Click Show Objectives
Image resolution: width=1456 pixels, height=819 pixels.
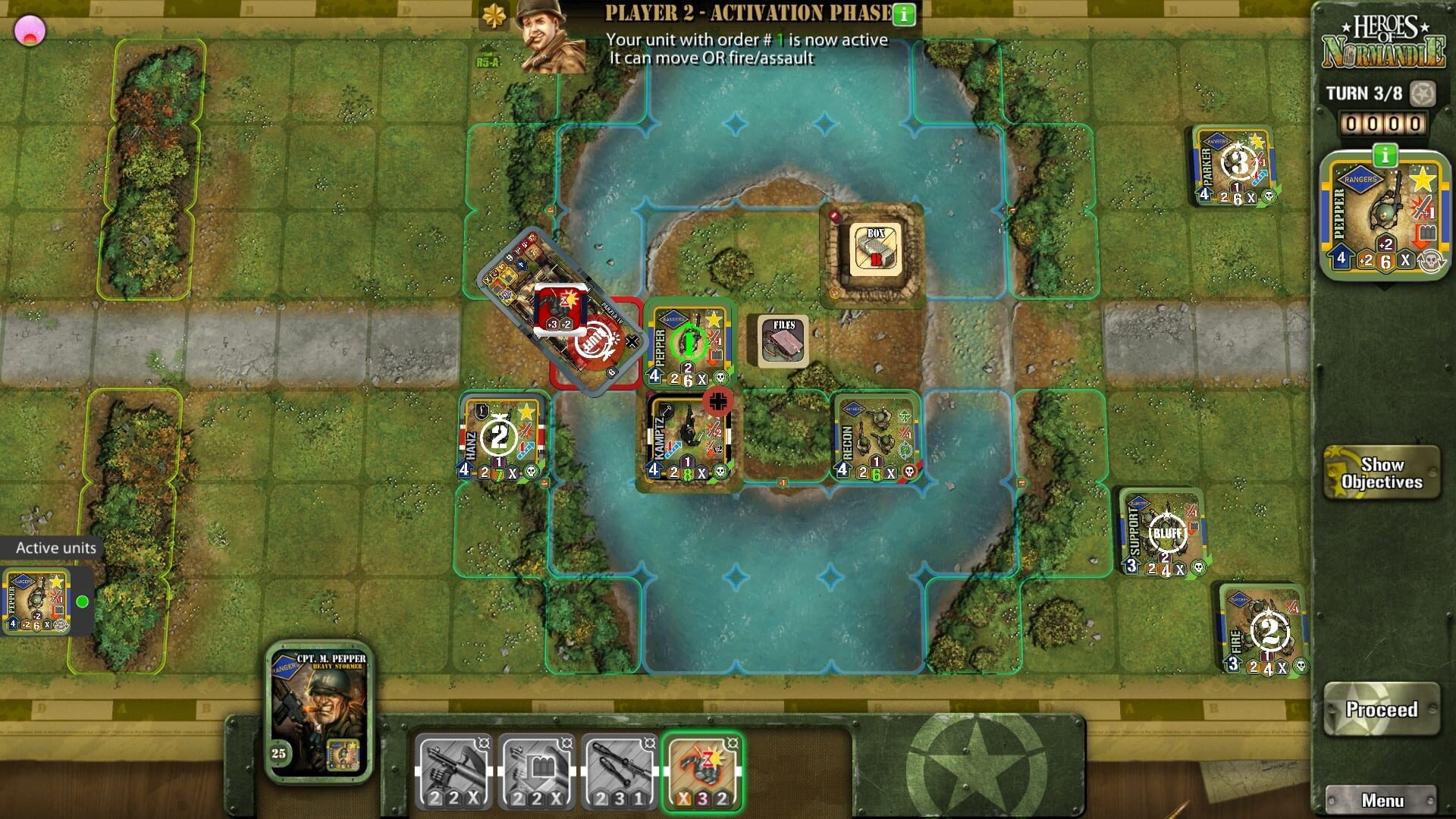[x=1382, y=472]
